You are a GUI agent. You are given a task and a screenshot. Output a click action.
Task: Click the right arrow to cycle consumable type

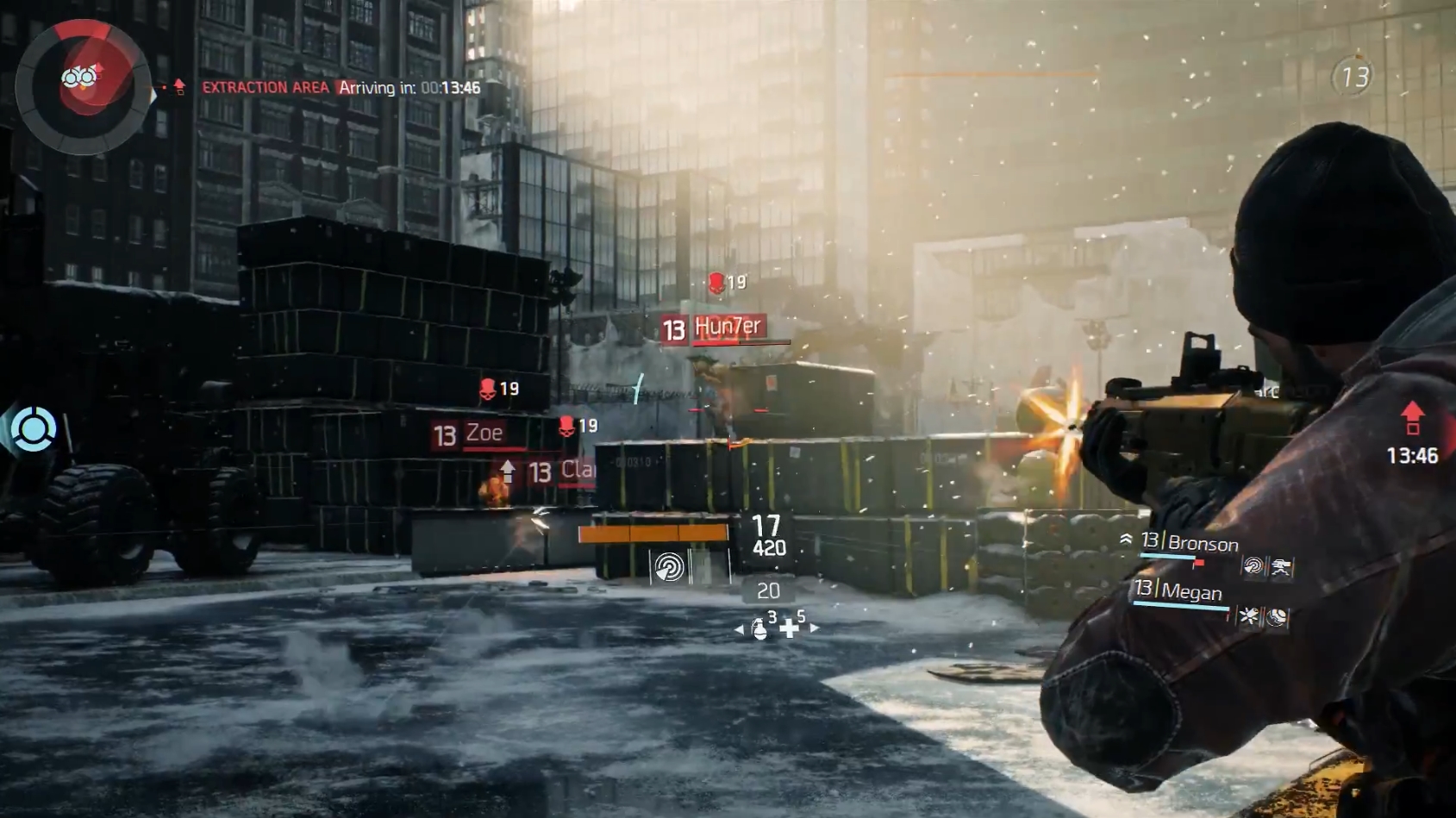tap(812, 628)
